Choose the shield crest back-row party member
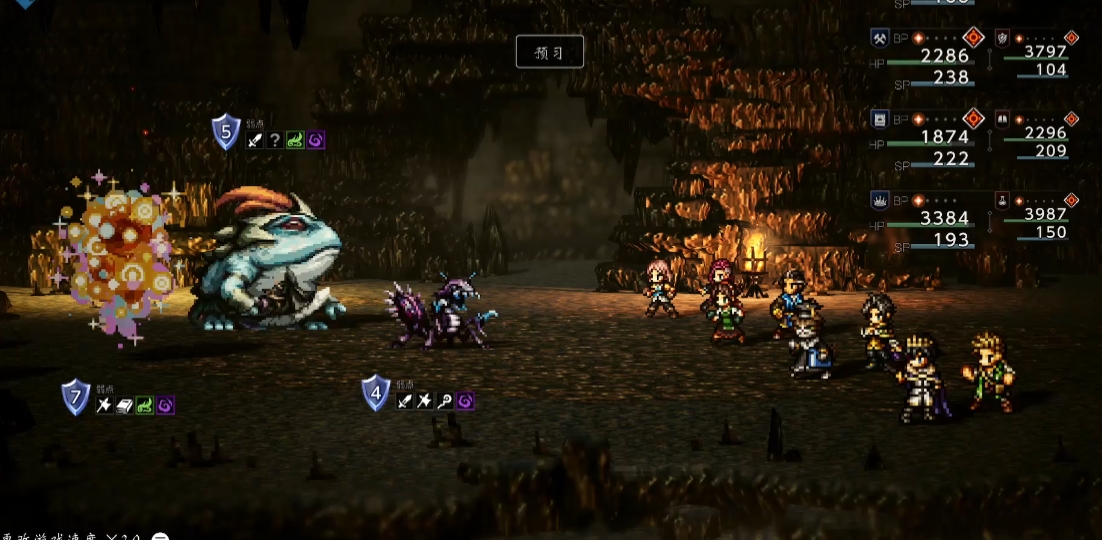The height and width of the screenshot is (540, 1102). (1002, 38)
